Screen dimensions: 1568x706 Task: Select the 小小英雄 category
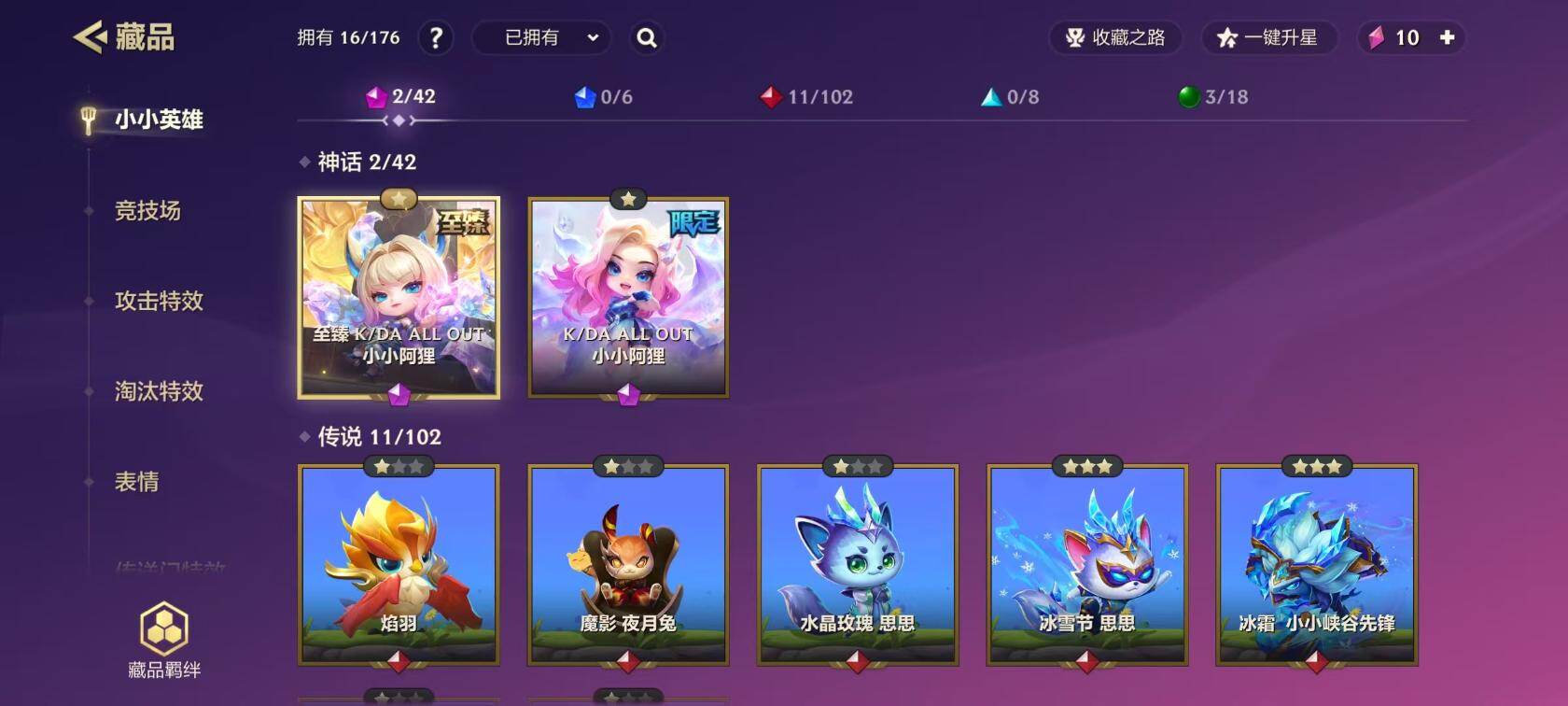pos(158,120)
